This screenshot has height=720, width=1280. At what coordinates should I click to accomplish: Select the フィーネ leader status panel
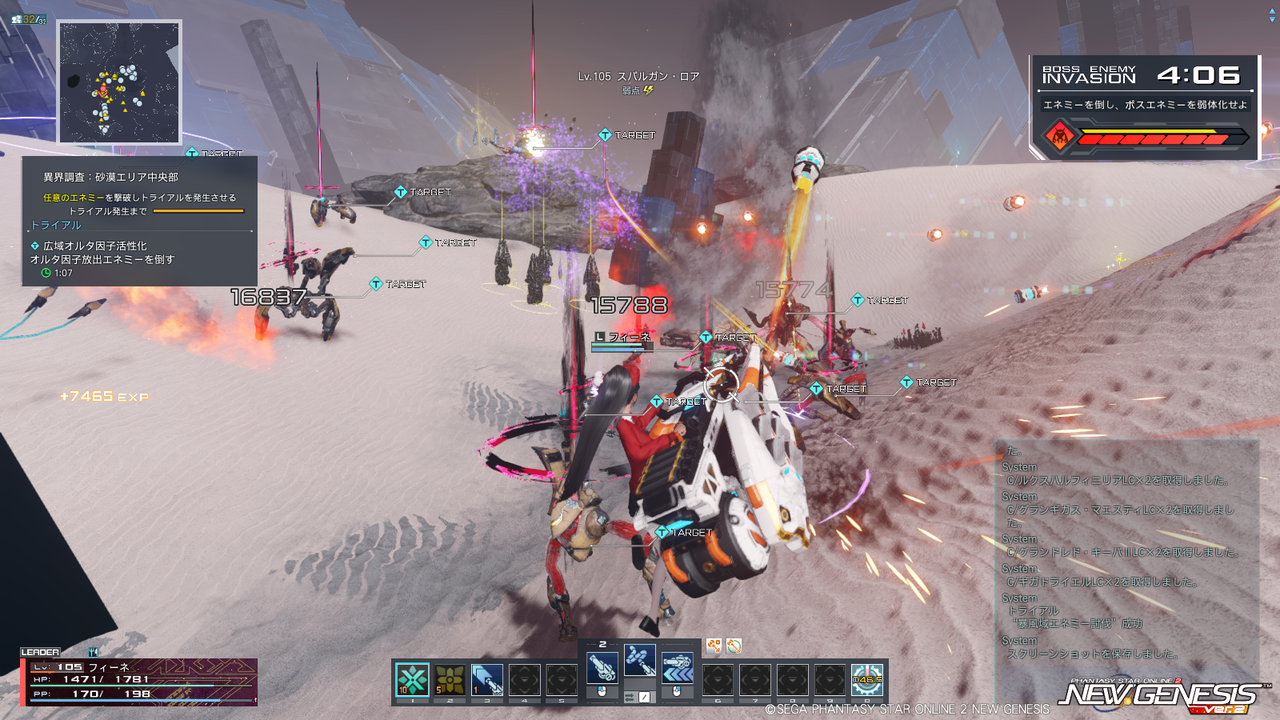140,680
